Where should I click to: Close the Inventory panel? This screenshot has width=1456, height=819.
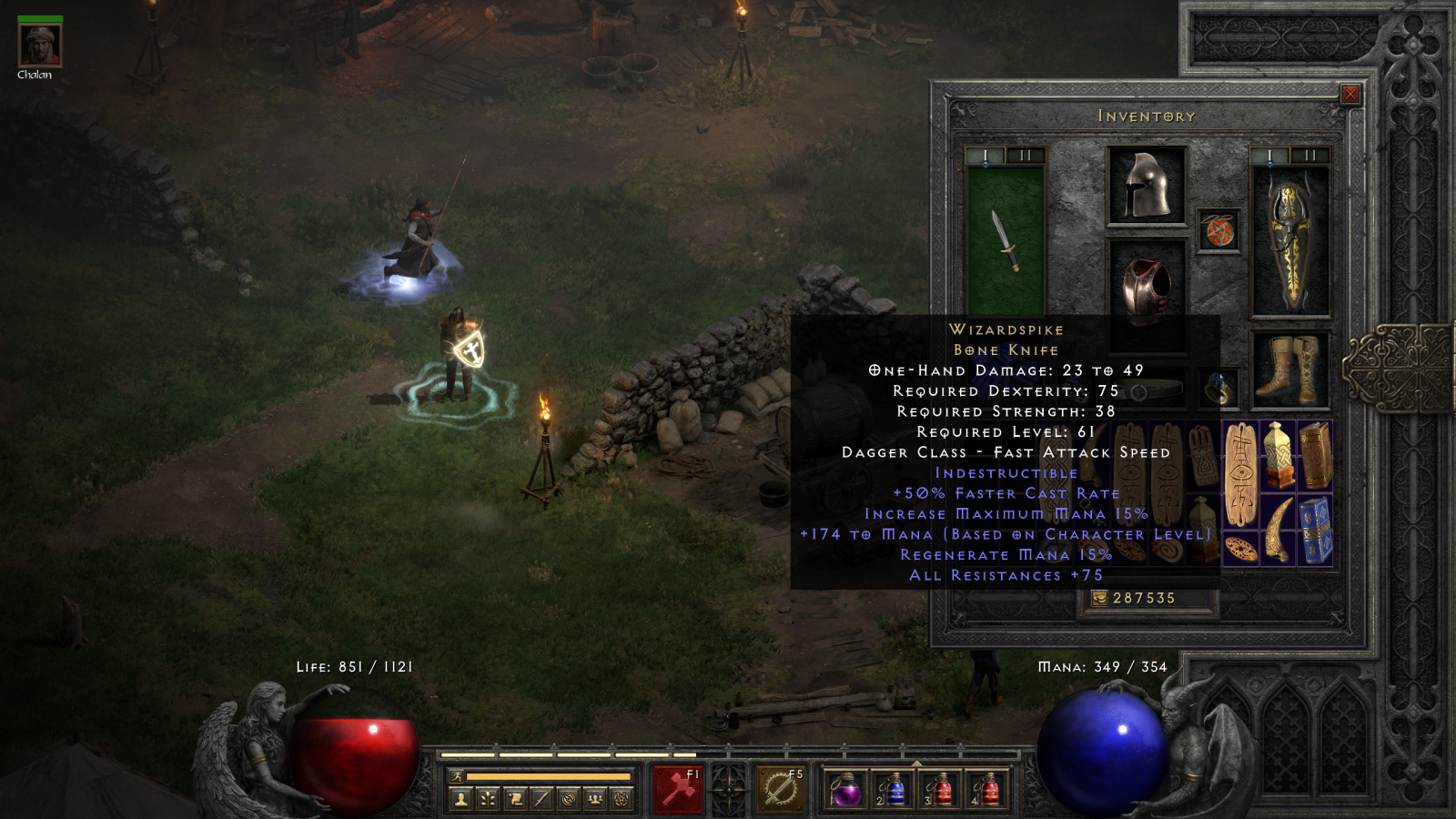coord(1350,94)
